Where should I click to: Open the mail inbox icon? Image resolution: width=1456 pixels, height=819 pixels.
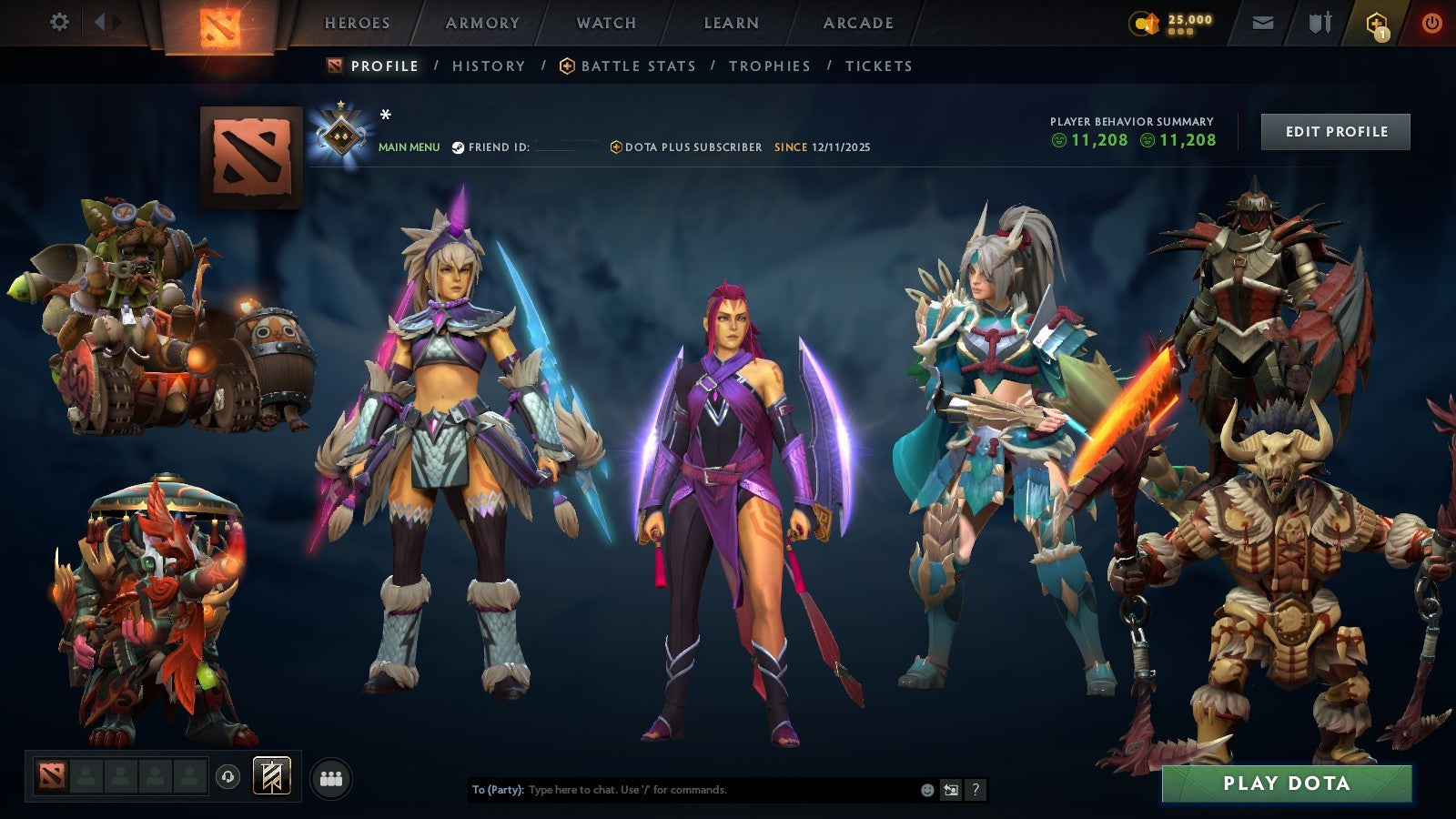tap(1263, 22)
